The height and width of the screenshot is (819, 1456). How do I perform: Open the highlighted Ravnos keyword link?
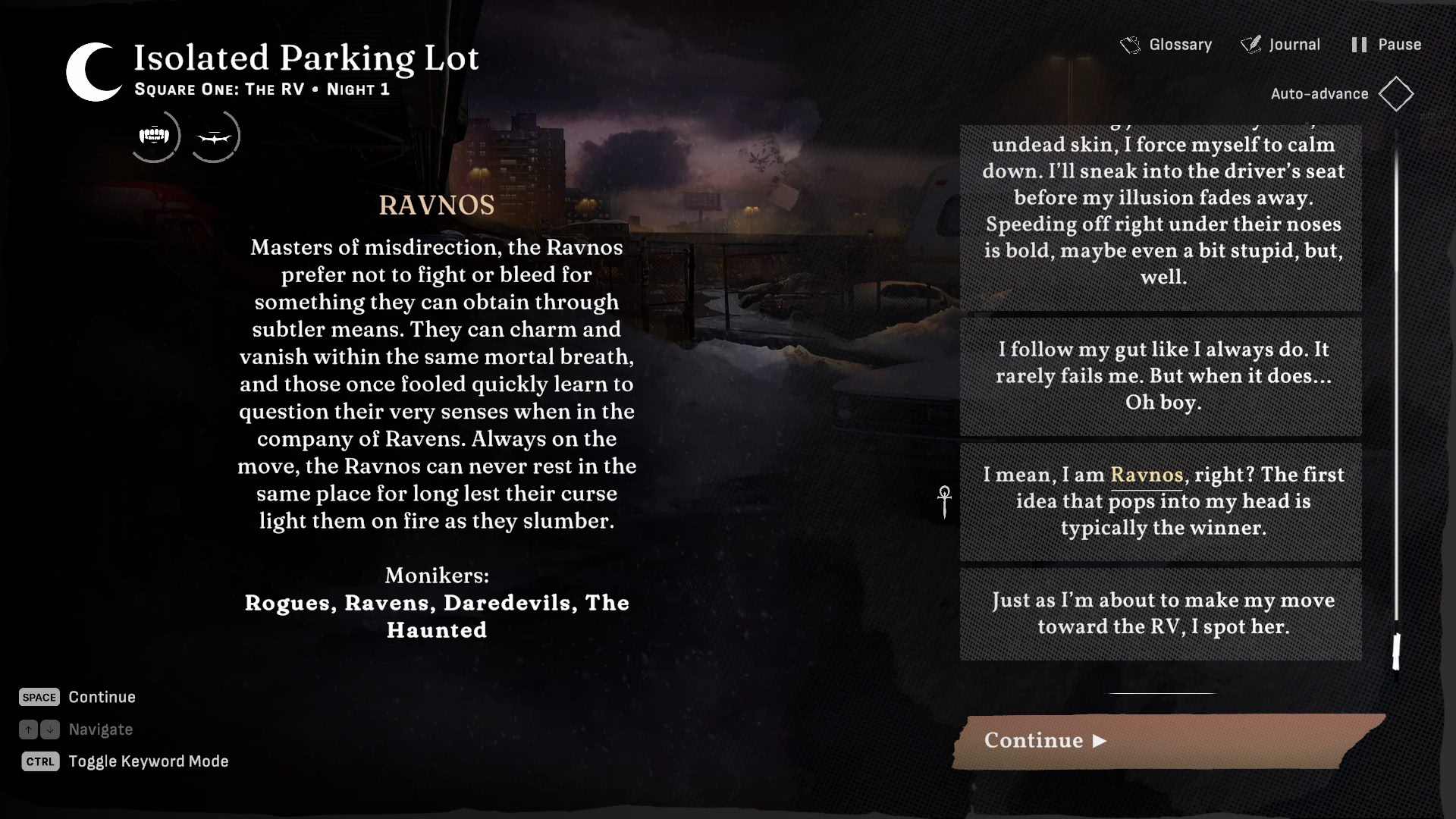pyautogui.click(x=1147, y=475)
